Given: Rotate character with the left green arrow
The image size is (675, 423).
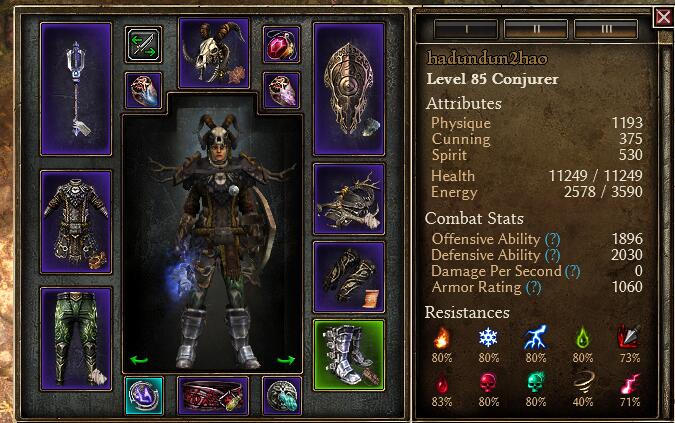Looking at the screenshot, I should coord(139,360).
